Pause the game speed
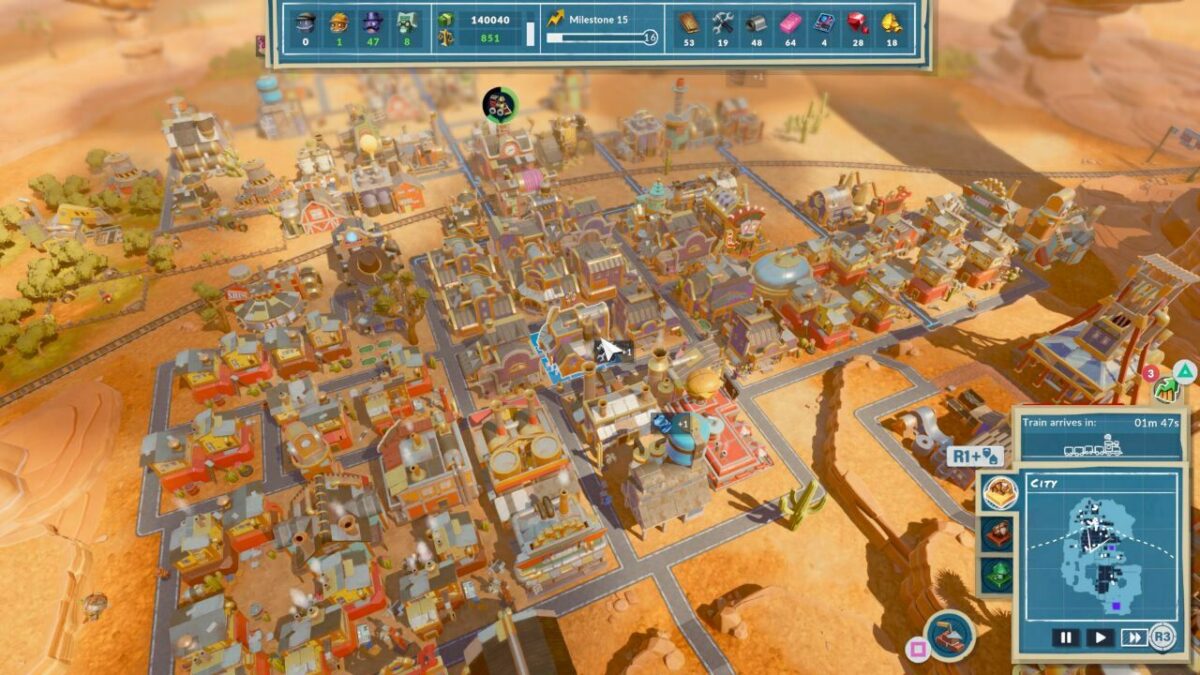Screen dimensions: 1200x675 [x=1065, y=637]
